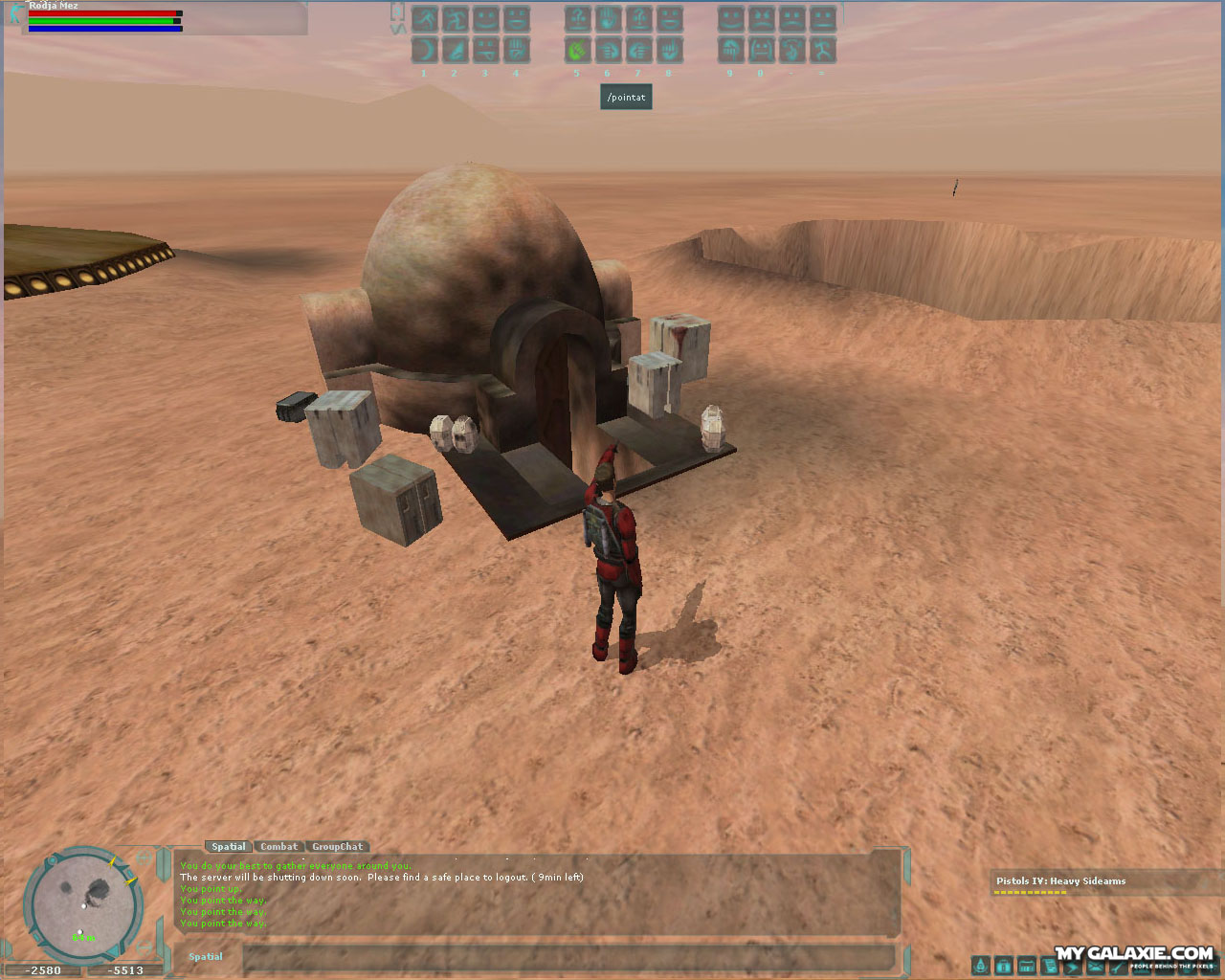
Task: Open the wrench options icon
Action: [x=1118, y=966]
